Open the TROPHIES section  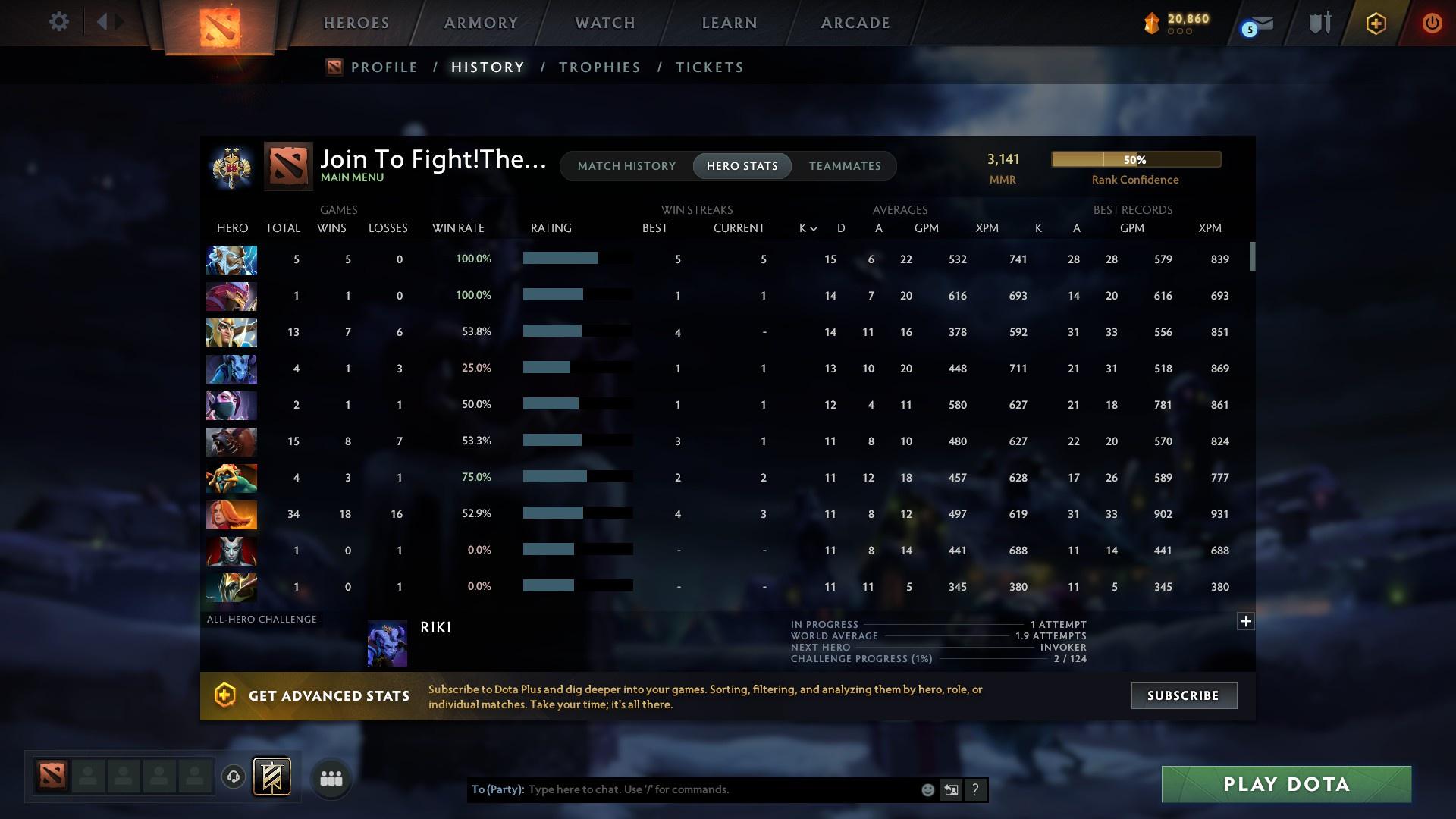(598, 67)
